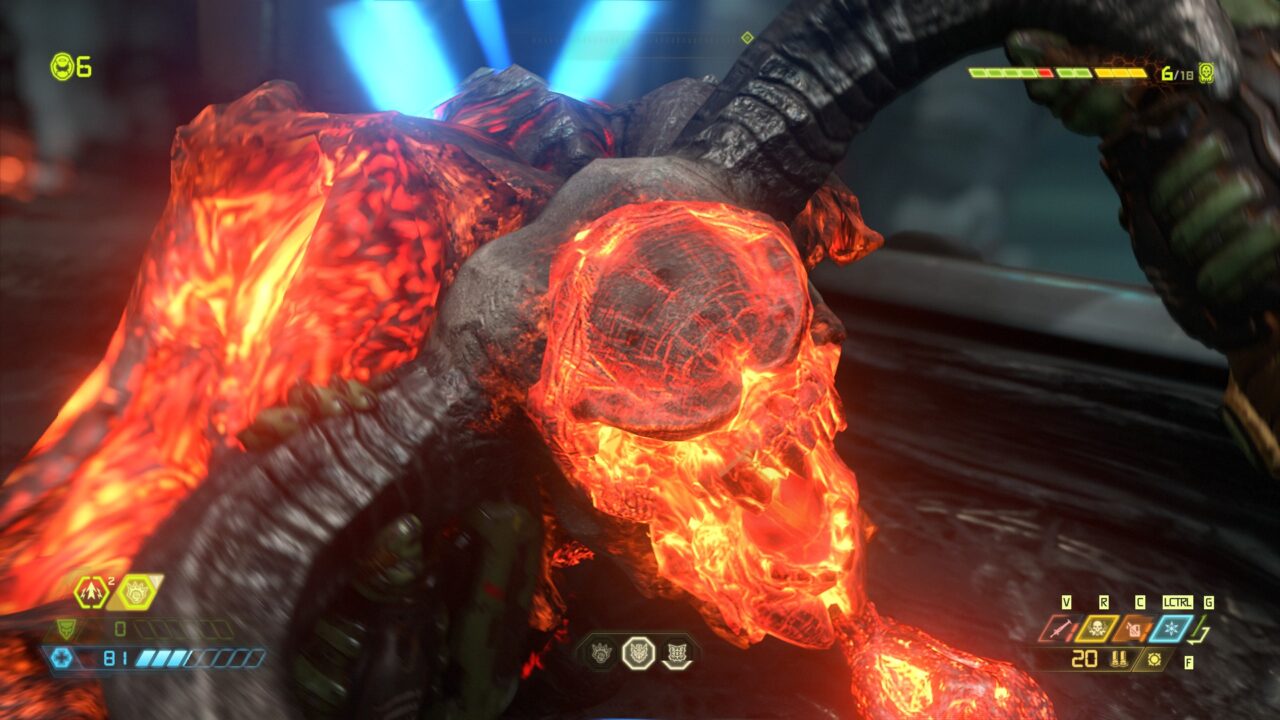Select the yellow Blood Punch fist icon

pyautogui.click(x=135, y=592)
